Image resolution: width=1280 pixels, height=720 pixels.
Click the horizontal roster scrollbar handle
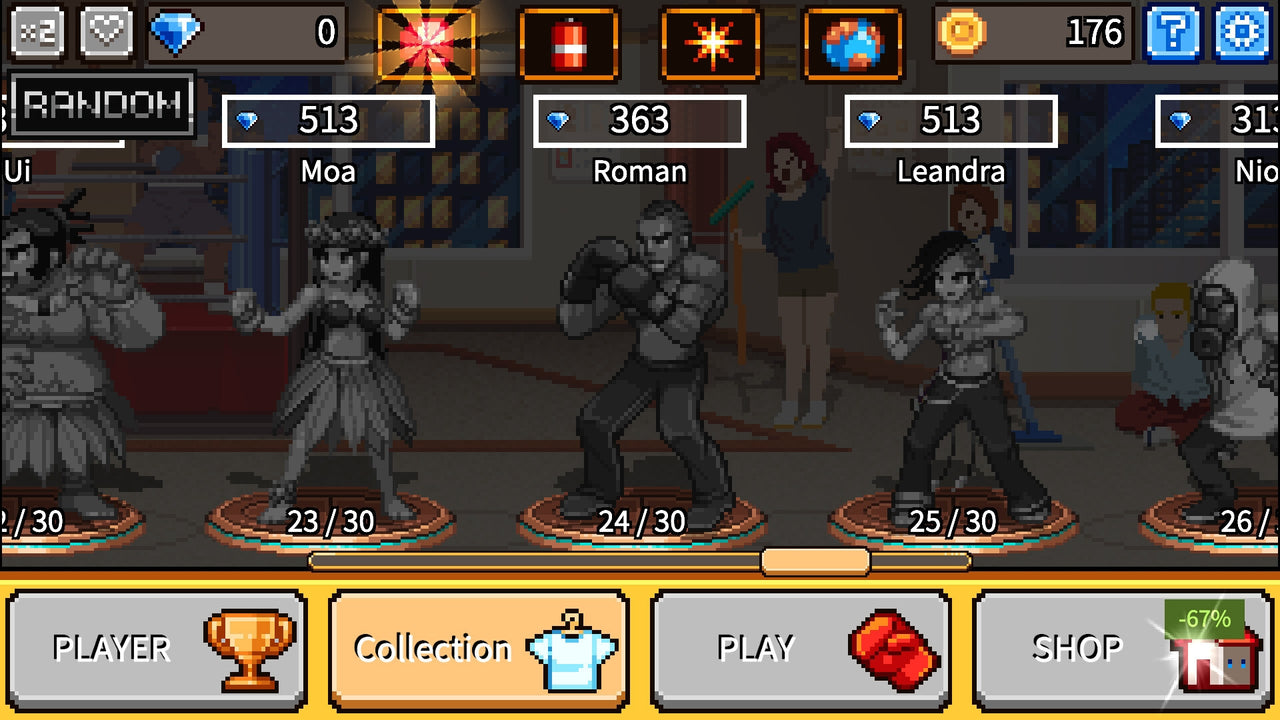click(815, 563)
